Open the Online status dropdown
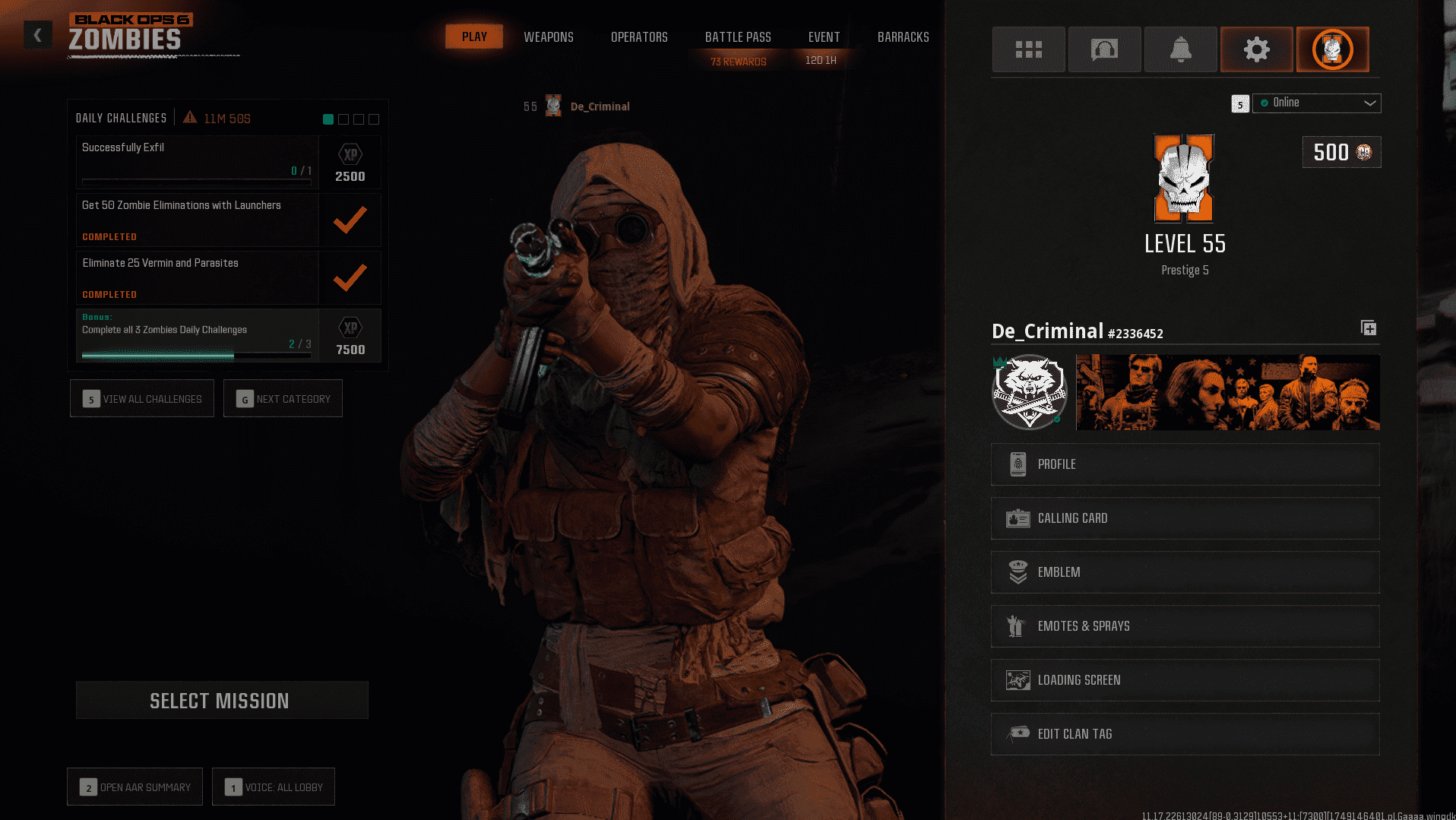 pos(1316,103)
